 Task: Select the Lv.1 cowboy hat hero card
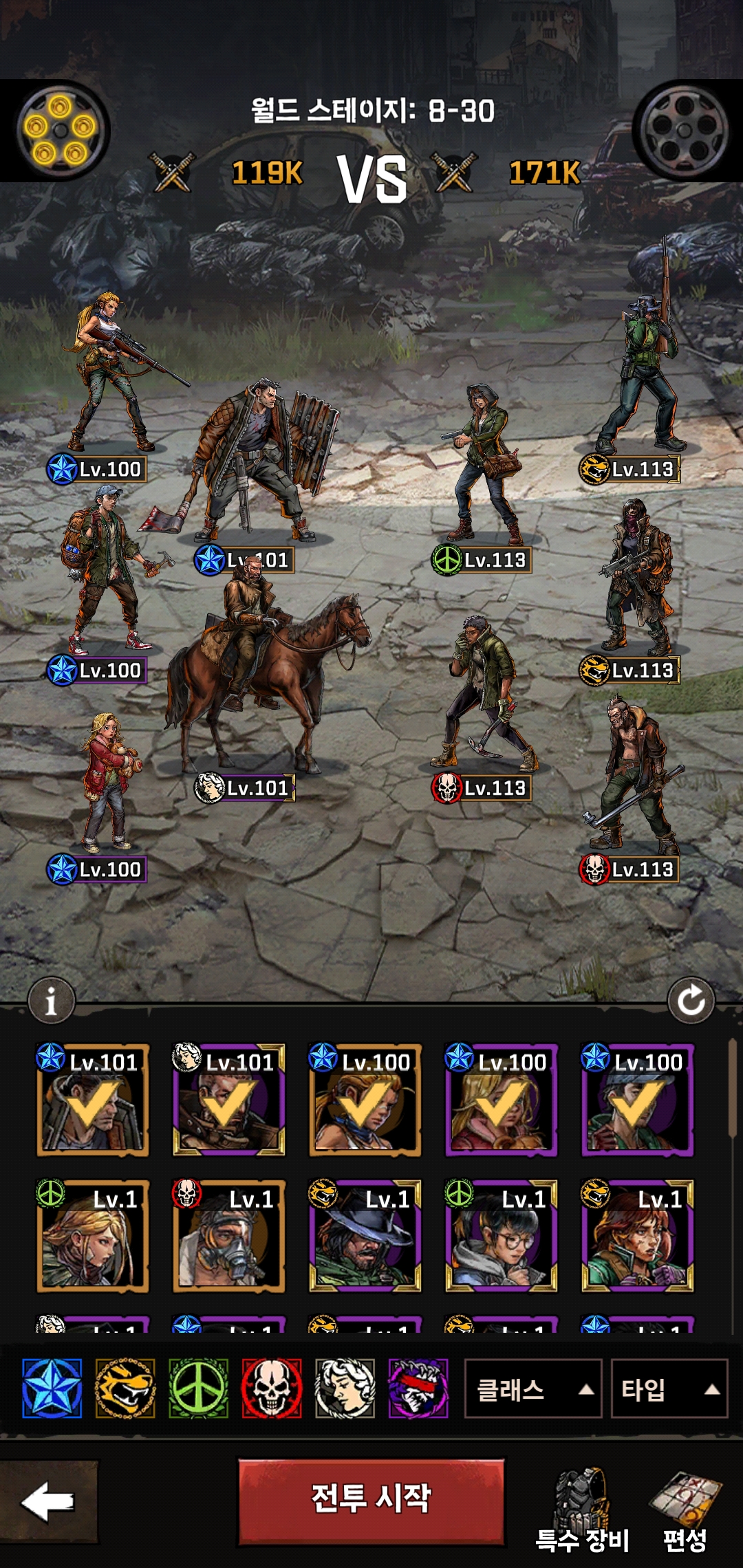pos(365,1237)
